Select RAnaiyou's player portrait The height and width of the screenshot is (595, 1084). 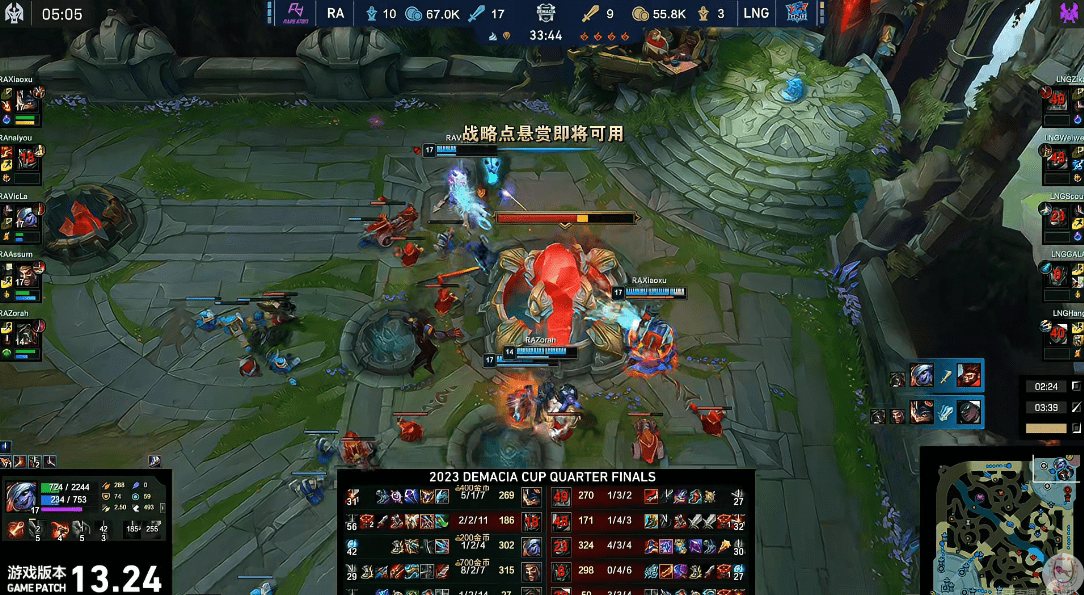(27, 159)
